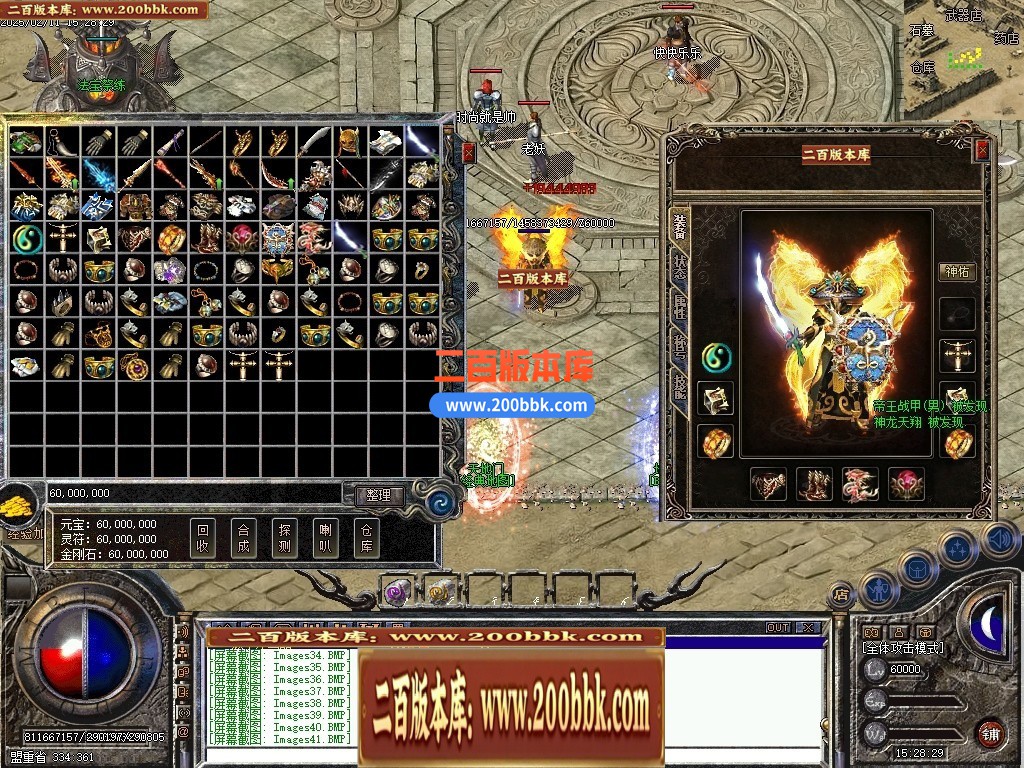Screen dimensions: 1024x768
Task: Select the equipped yin-yang medal slot
Action: (716, 355)
